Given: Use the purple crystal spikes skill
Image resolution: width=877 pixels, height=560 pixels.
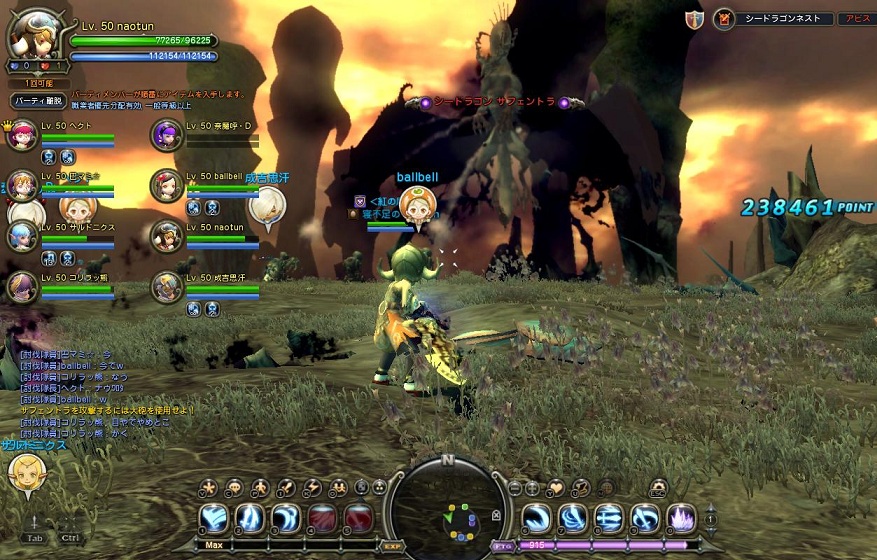Looking at the screenshot, I should pos(681,518).
